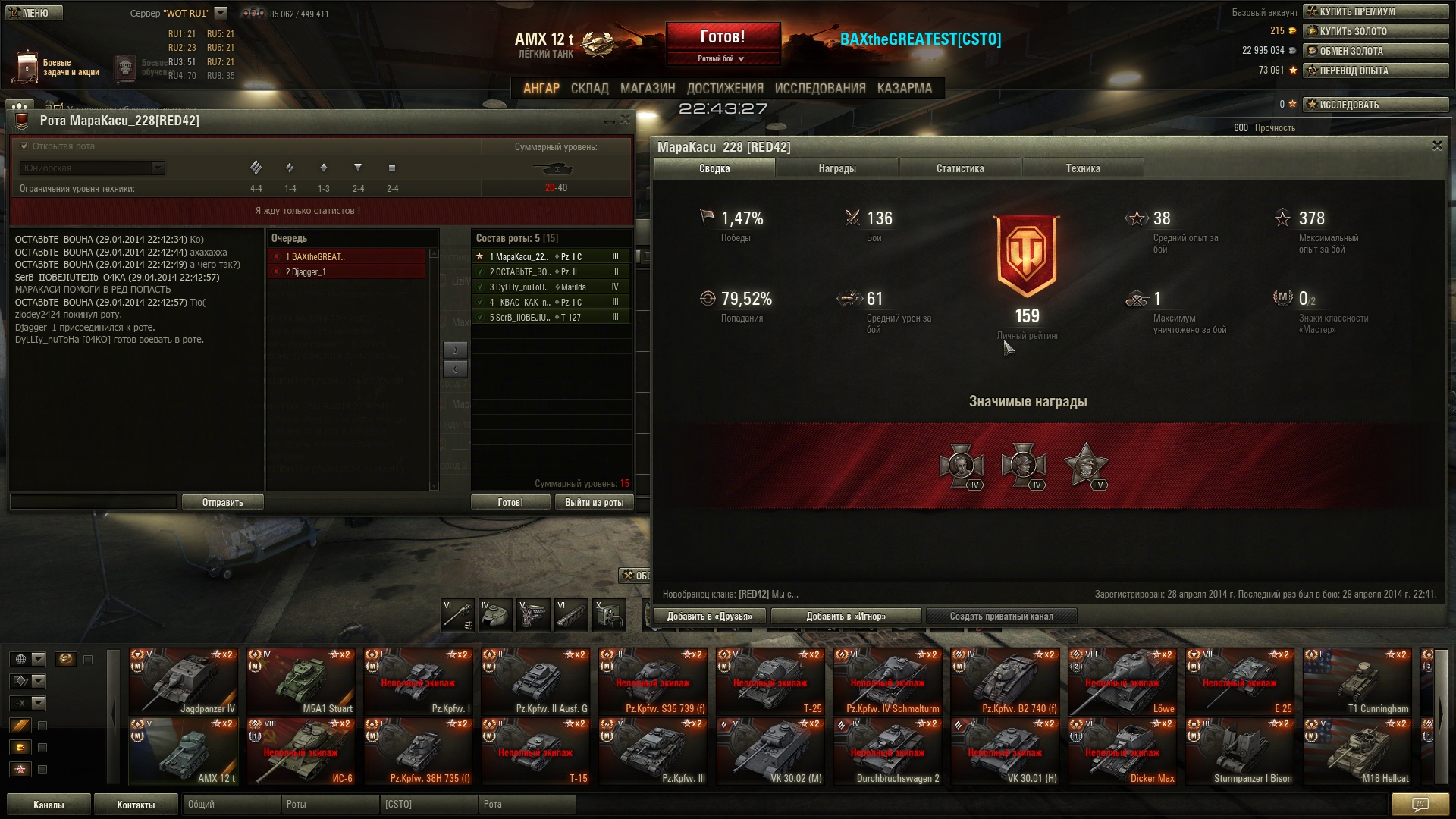Open the Статистика profile tab
Viewport: 1456px width, 819px height.
point(960,168)
